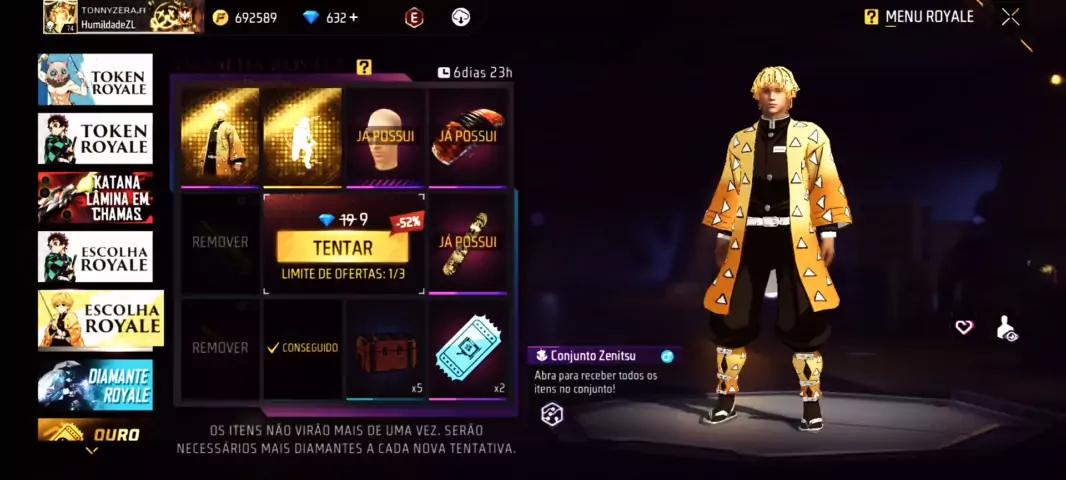This screenshot has height=480, width=1066.
Task: Click the yellow question mark above prize grid
Action: (364, 67)
